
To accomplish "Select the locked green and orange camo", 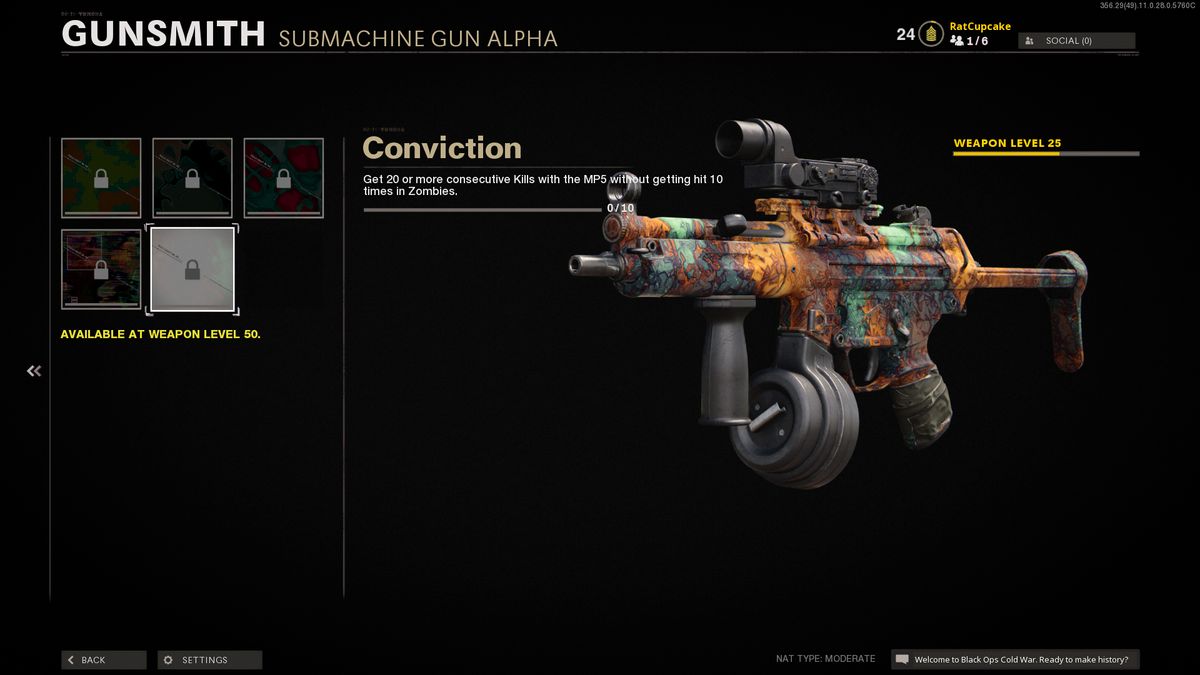I will [x=101, y=178].
